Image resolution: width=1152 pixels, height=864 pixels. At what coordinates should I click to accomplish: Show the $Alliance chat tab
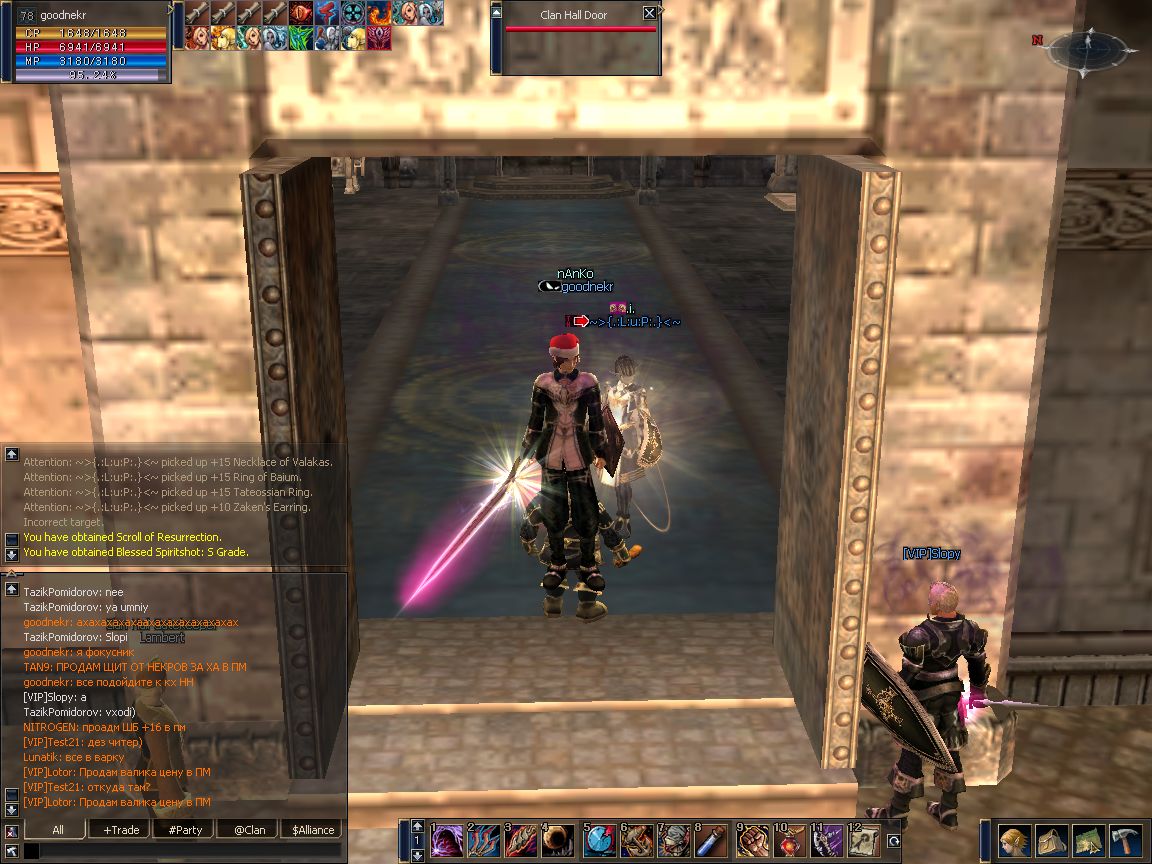click(312, 829)
